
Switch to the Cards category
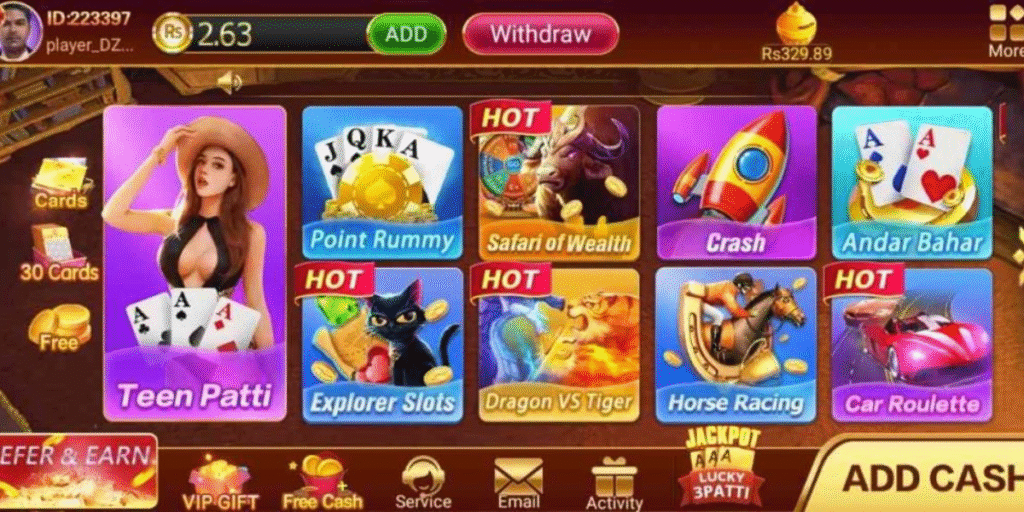click(61, 183)
